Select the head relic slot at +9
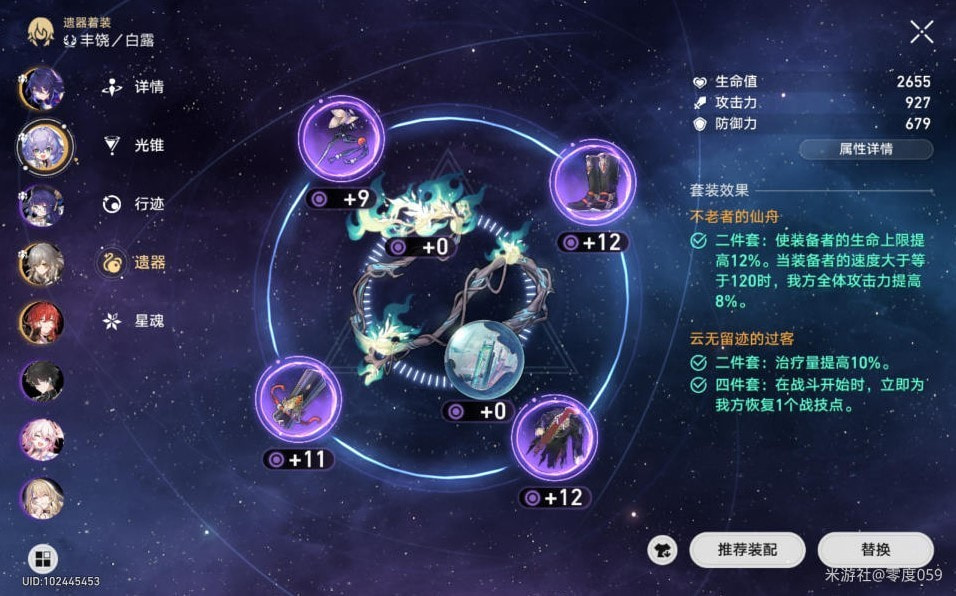 click(x=342, y=139)
